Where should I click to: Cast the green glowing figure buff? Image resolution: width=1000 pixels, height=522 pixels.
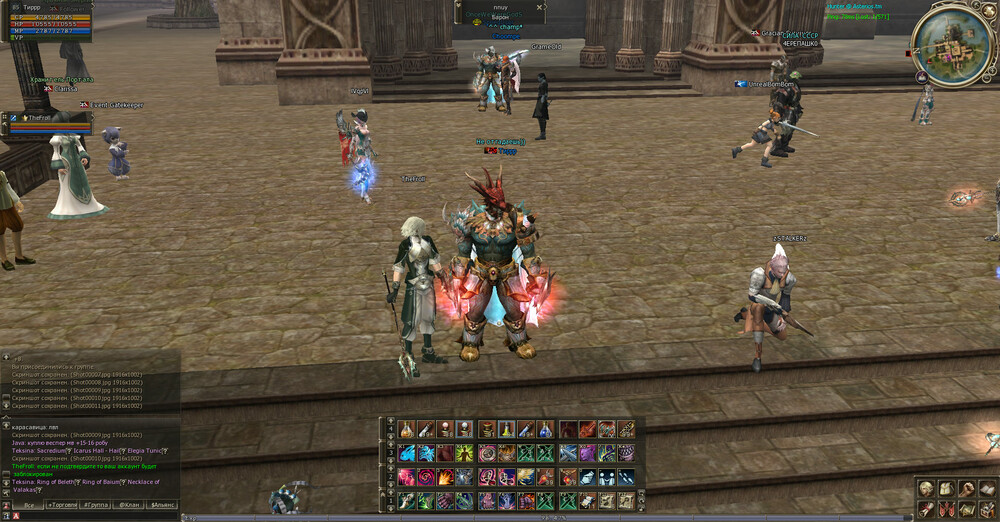(x=466, y=453)
